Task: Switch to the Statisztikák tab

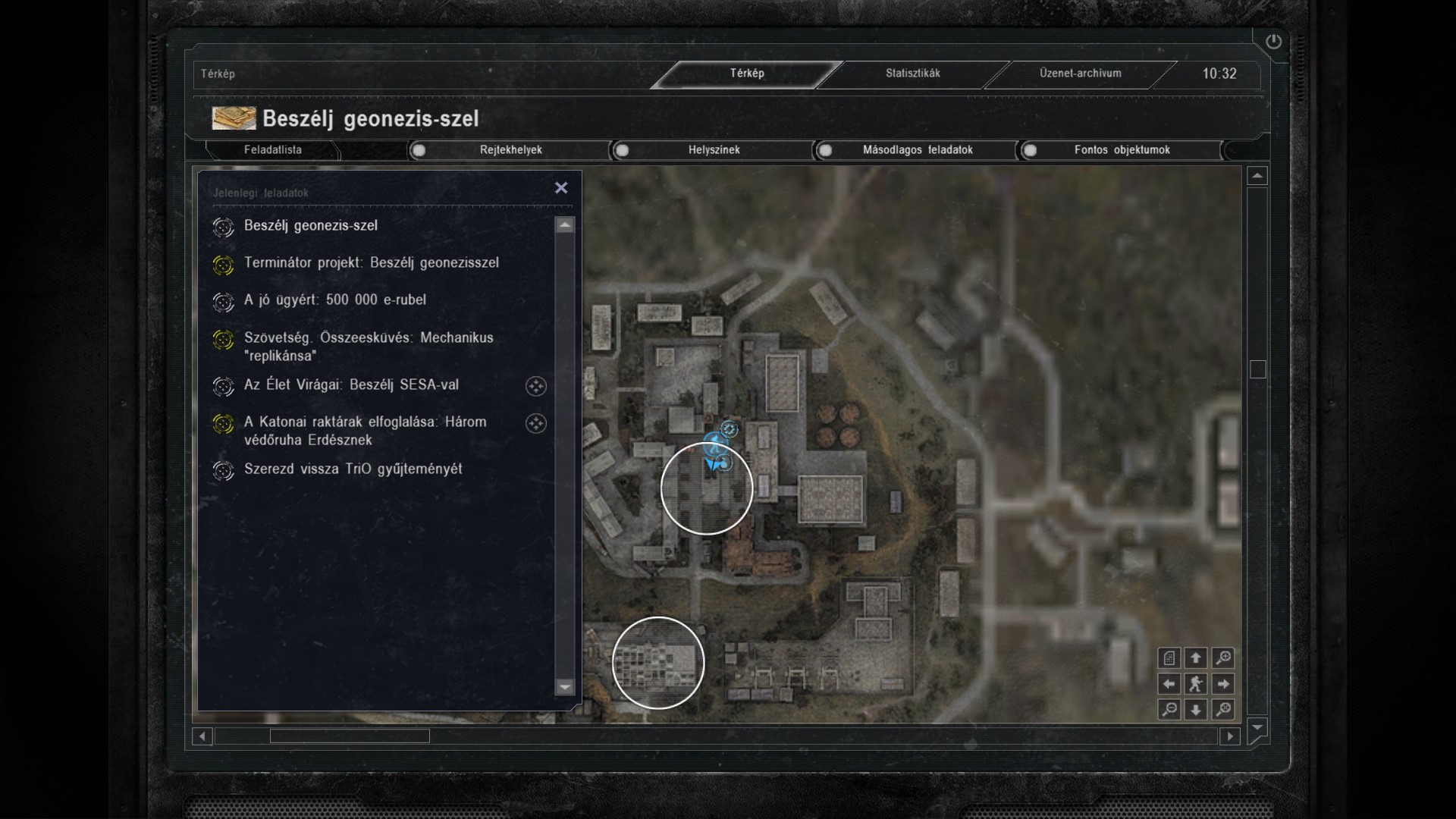Action: click(912, 74)
